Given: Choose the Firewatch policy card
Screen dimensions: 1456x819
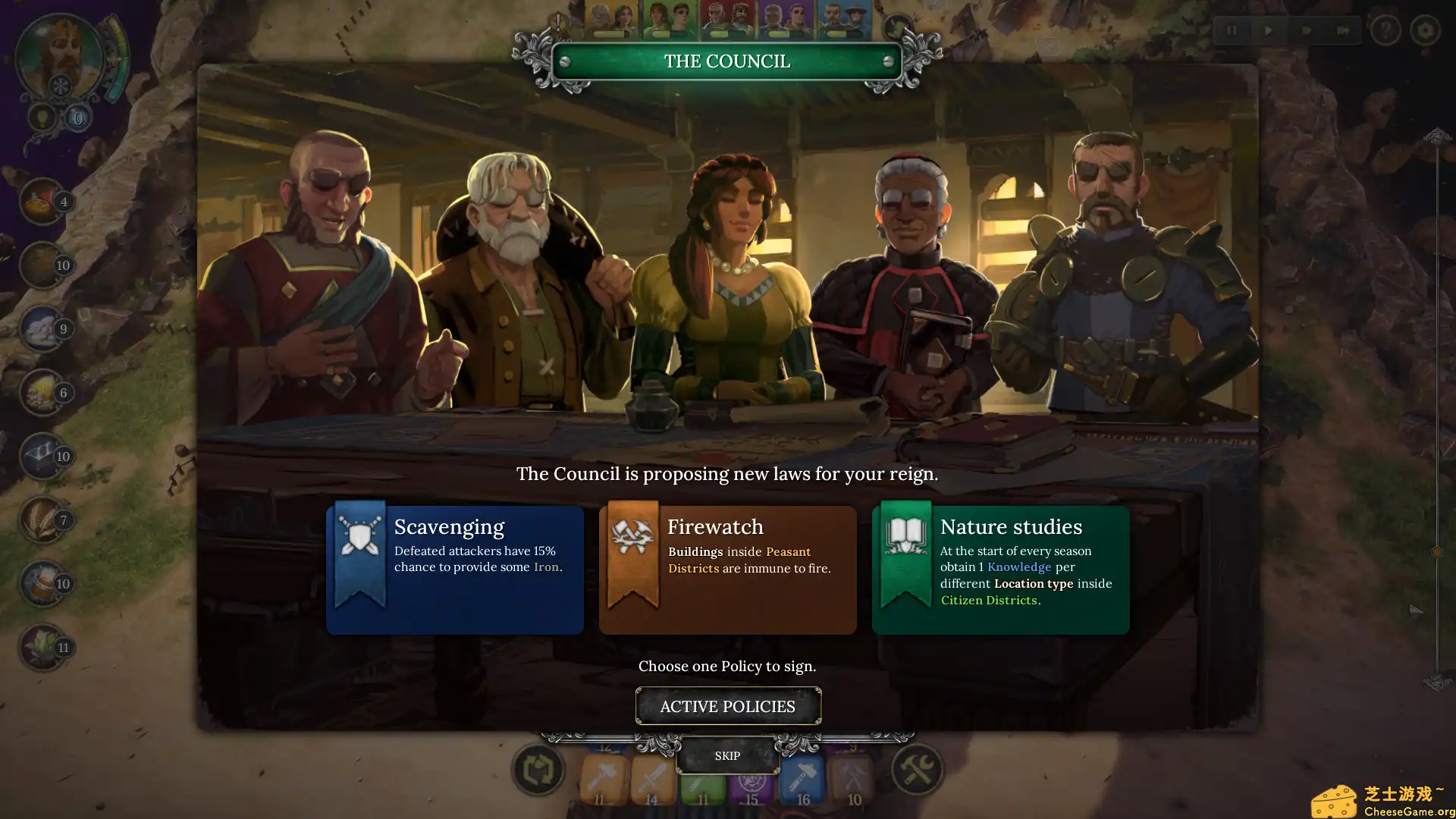Looking at the screenshot, I should pyautogui.click(x=728, y=569).
